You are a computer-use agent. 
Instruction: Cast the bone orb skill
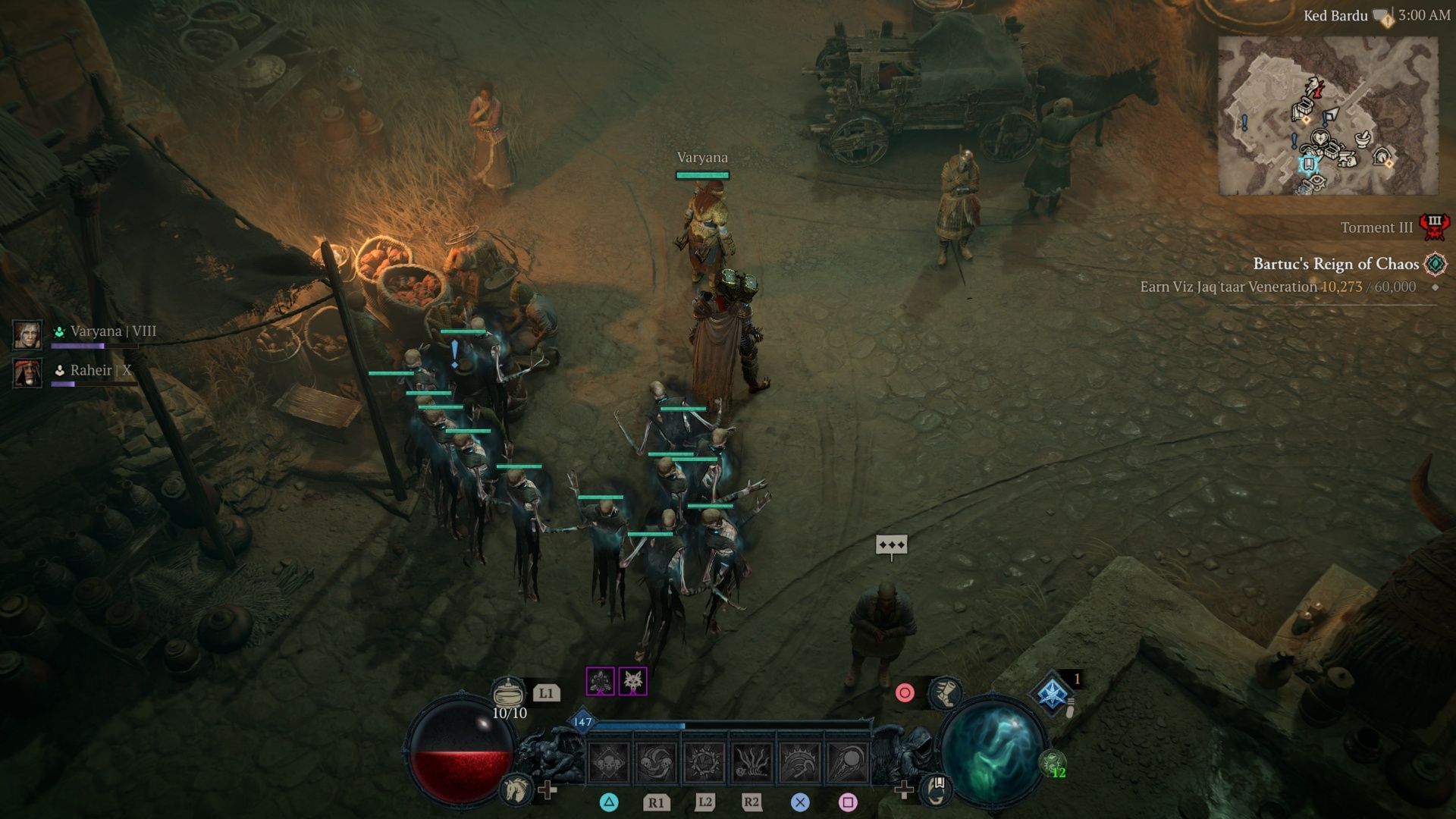click(x=848, y=762)
